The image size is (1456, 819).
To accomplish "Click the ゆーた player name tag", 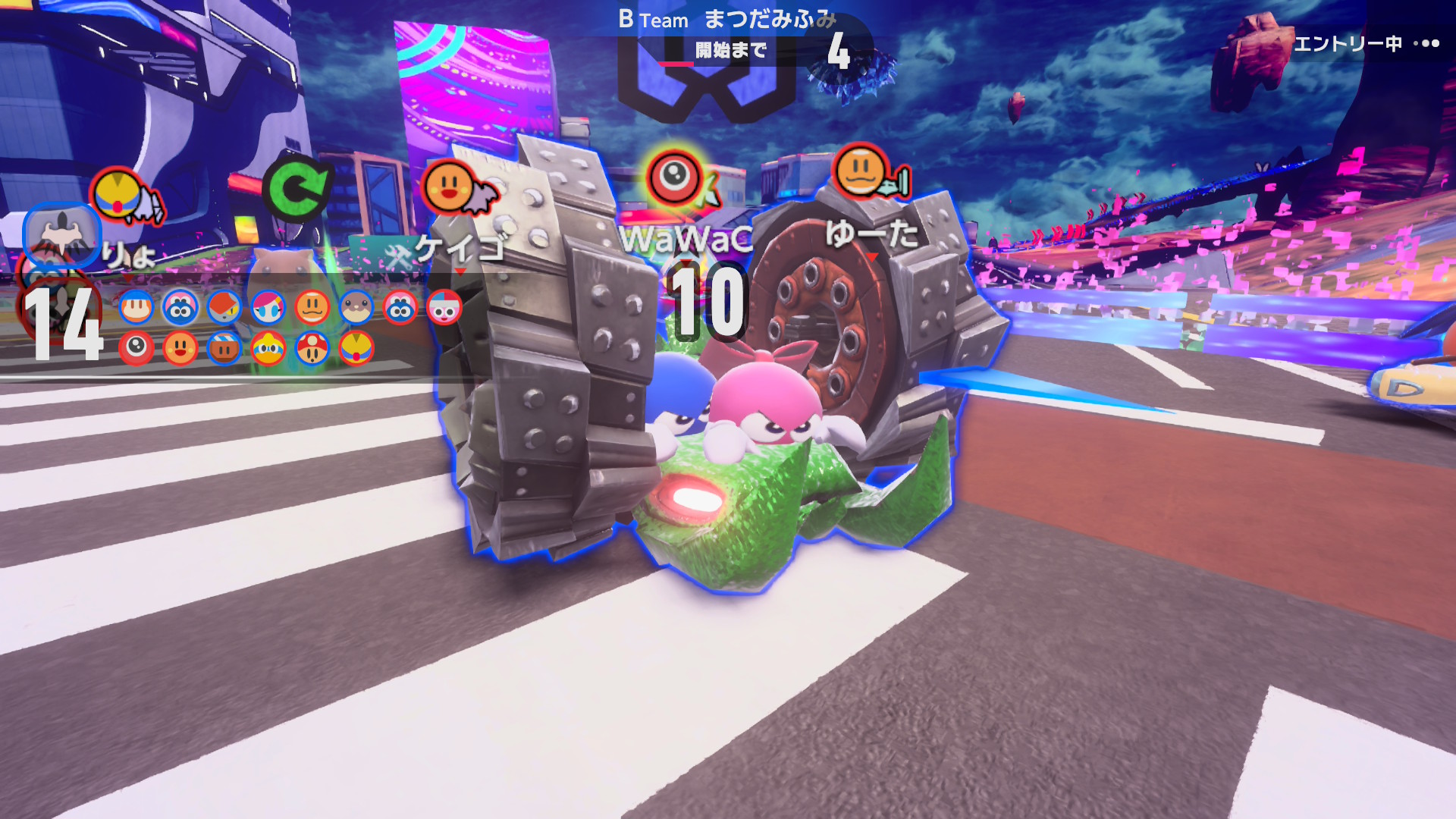I will tap(872, 234).
